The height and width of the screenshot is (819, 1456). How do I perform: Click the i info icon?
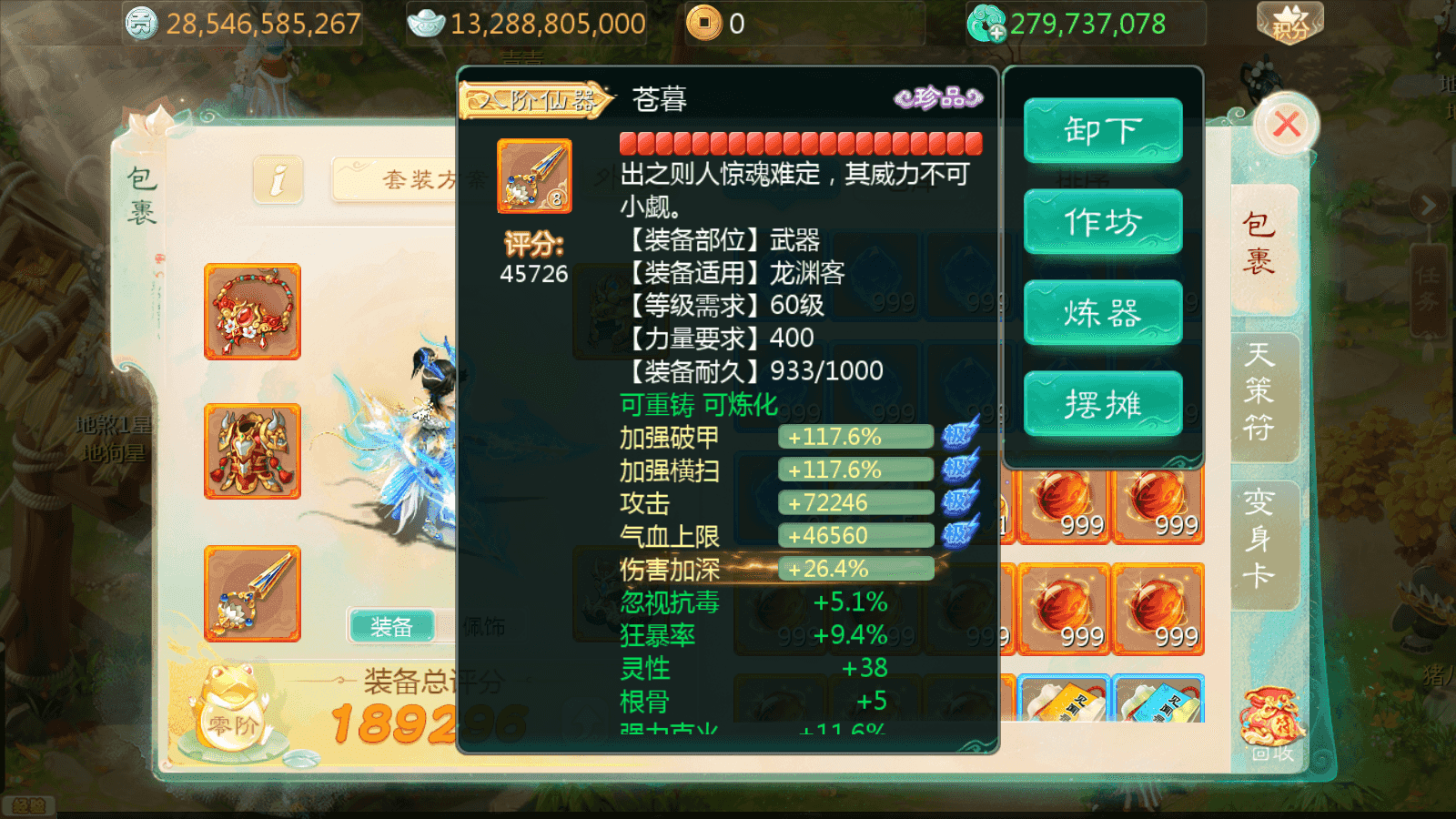pos(278,180)
